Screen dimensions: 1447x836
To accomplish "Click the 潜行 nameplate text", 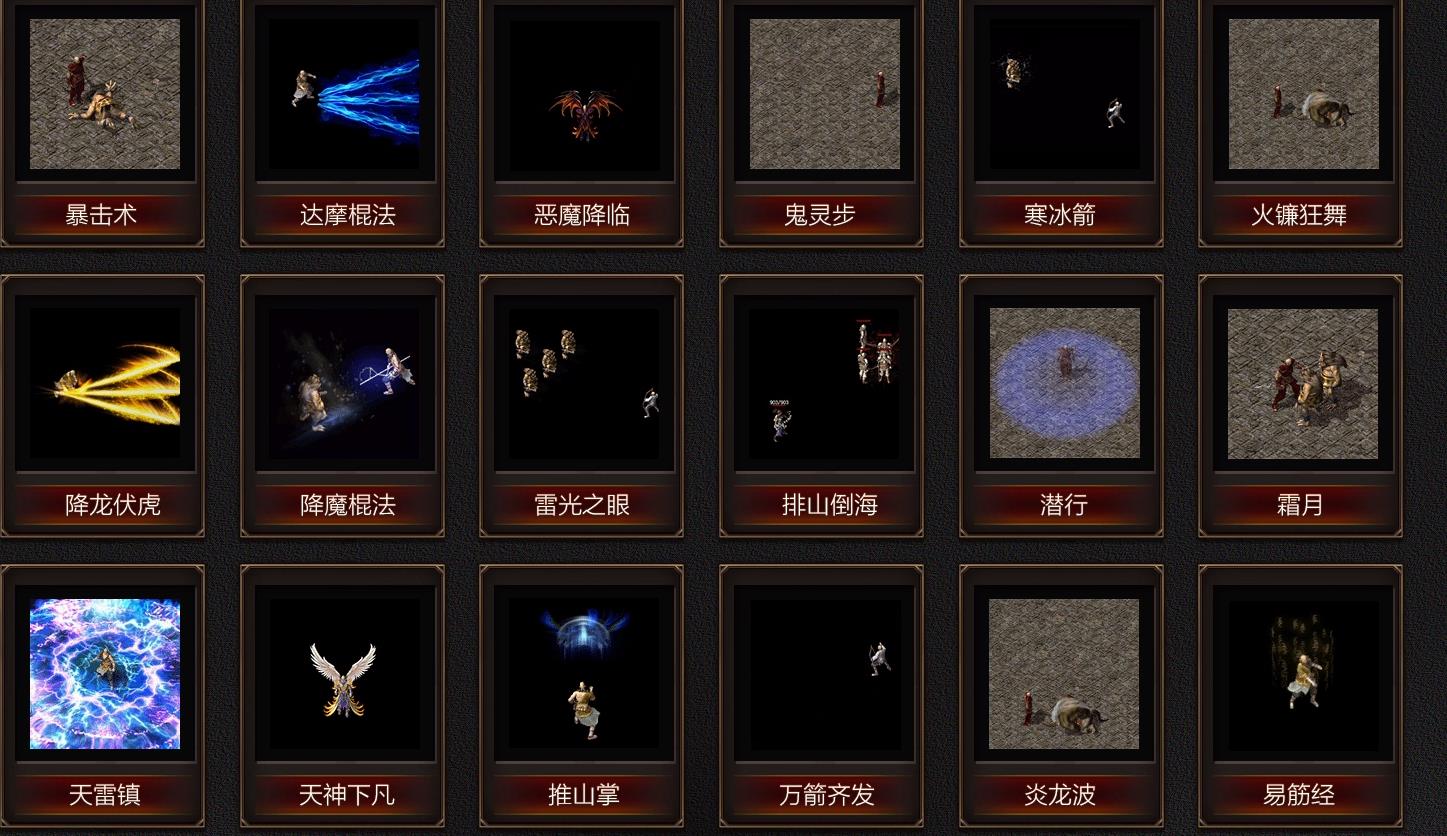I will click(1062, 506).
